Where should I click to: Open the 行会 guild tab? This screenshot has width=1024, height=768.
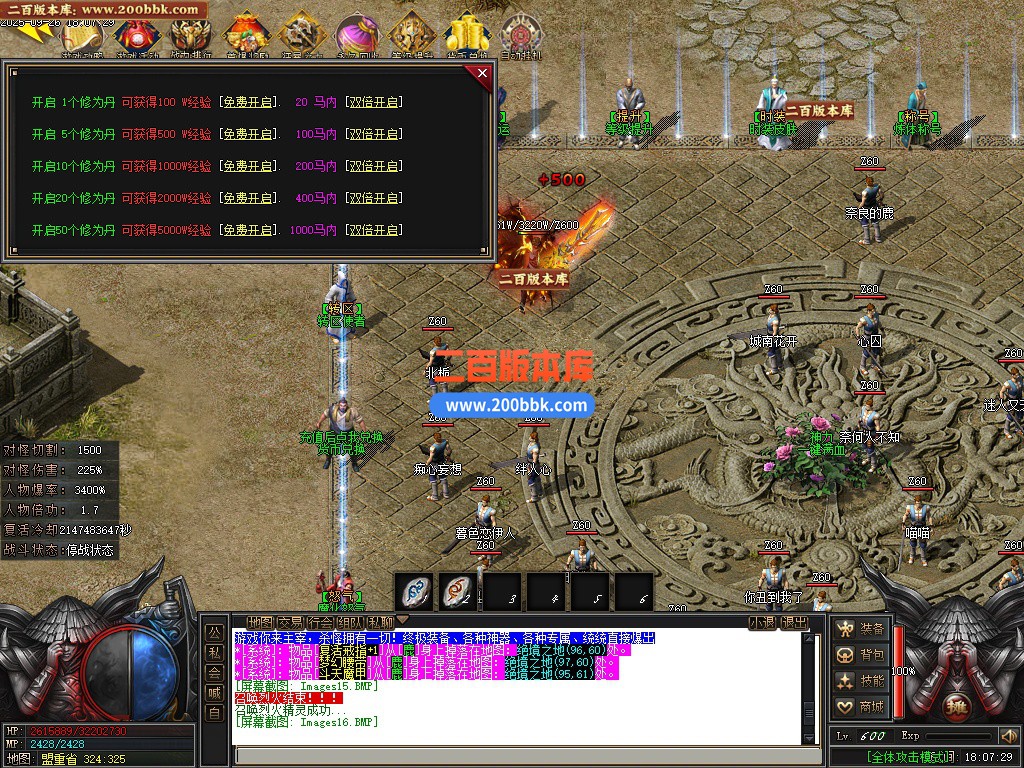tap(320, 622)
